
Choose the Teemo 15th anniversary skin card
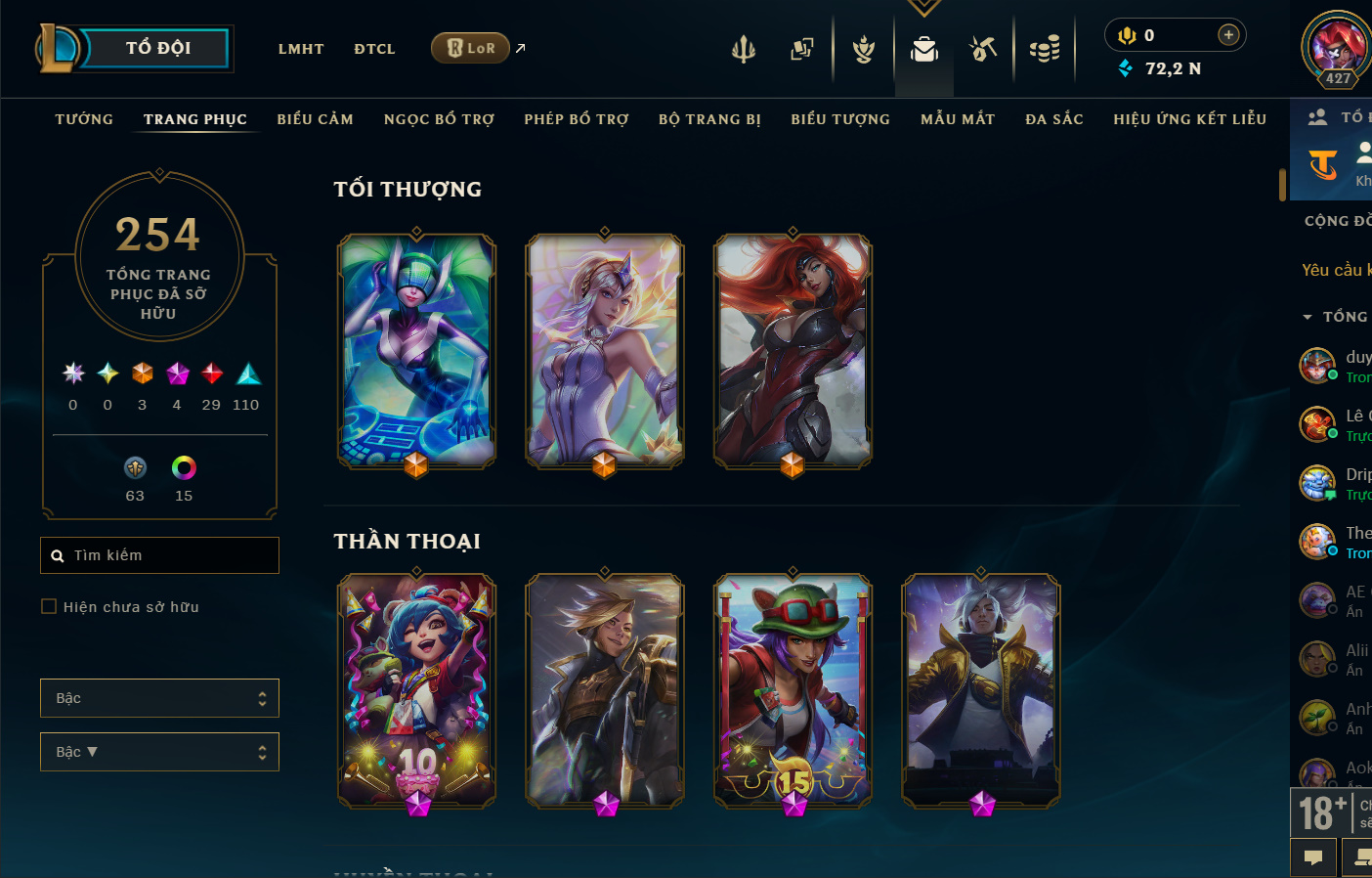793,690
